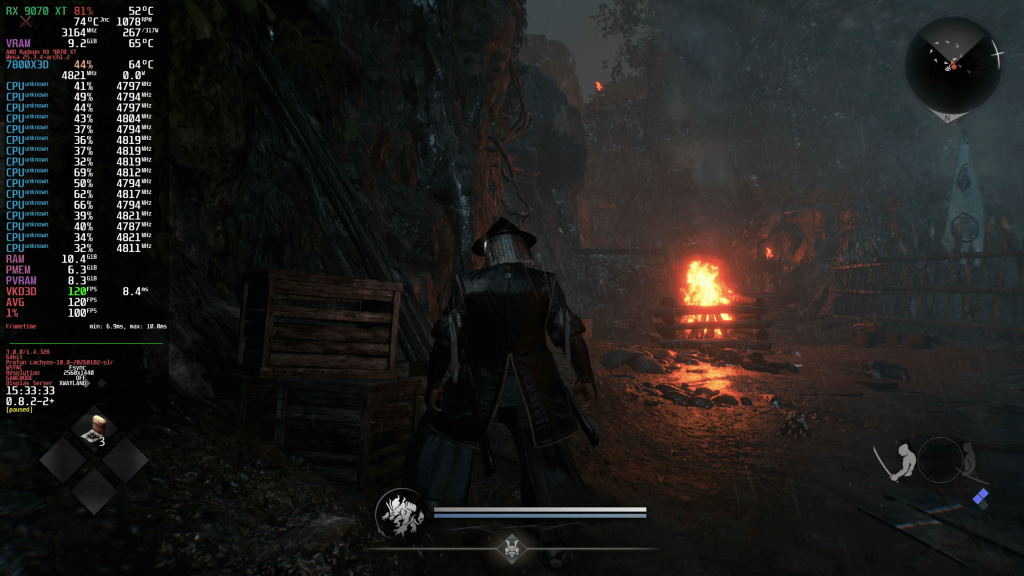Click the empty circle between stance icons
1024x576 pixels.
[x=940, y=460]
